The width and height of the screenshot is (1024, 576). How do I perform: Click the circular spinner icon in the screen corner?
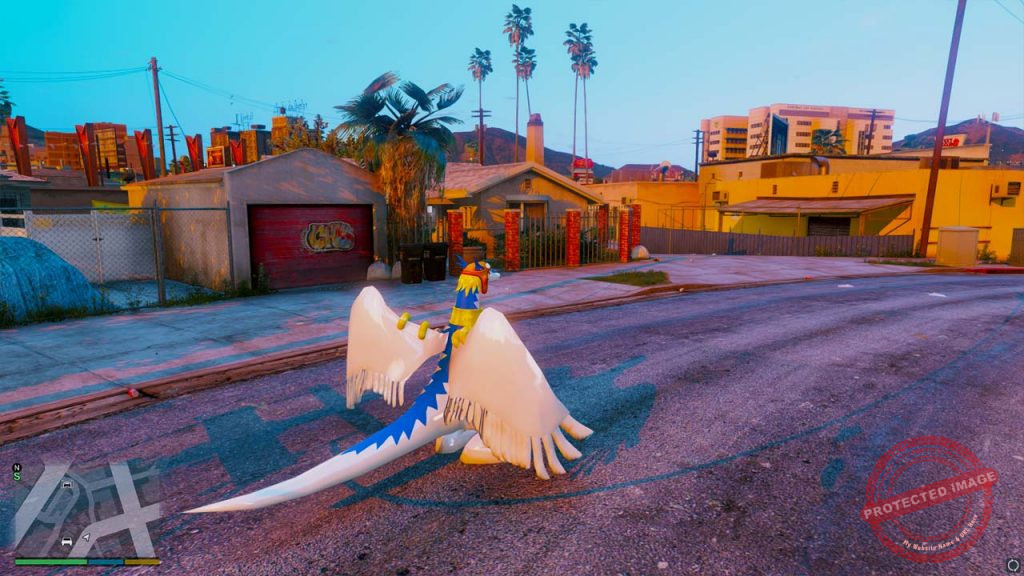[x=1012, y=565]
